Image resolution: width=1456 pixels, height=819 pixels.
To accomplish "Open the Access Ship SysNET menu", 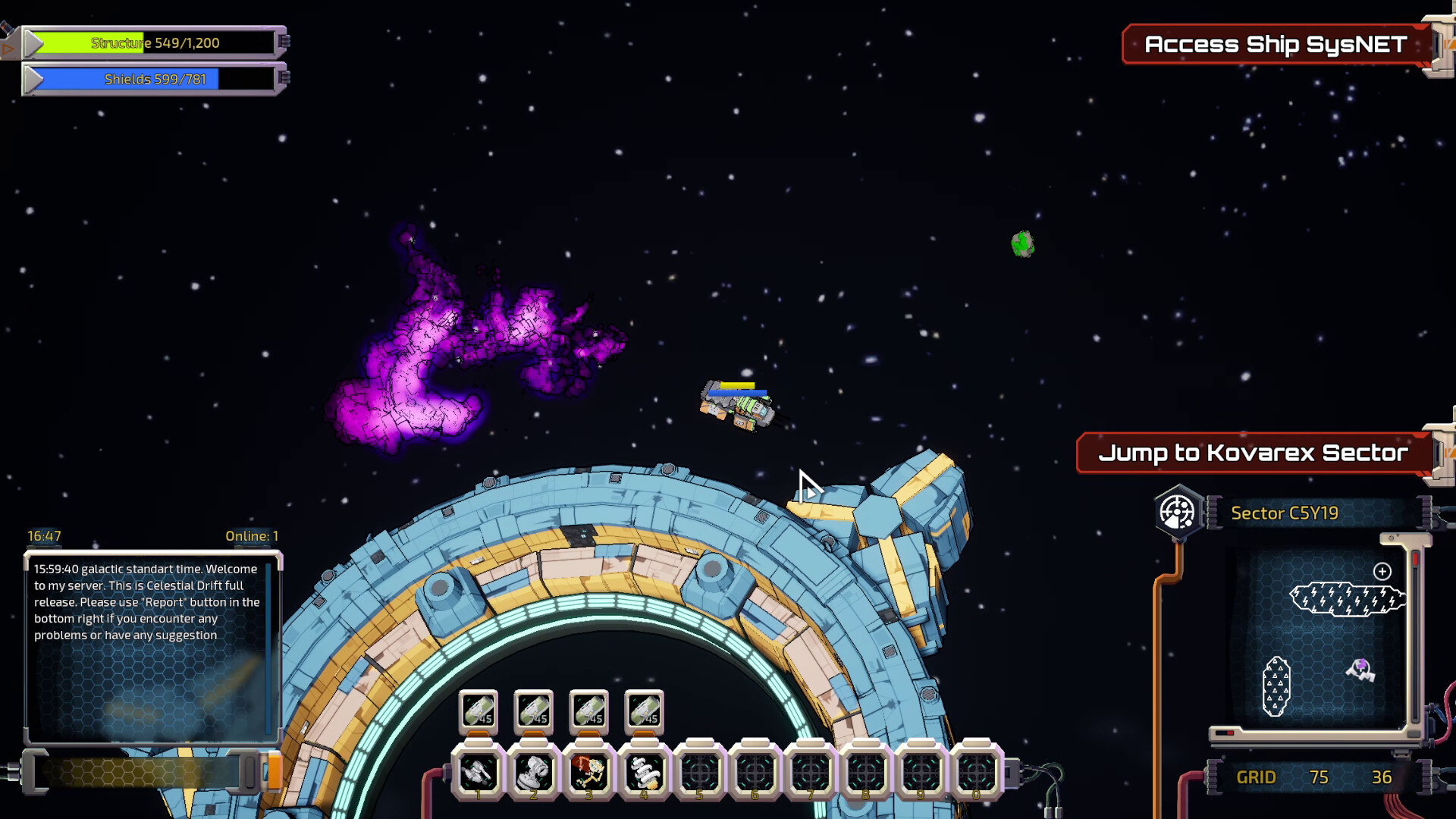I will (1276, 45).
